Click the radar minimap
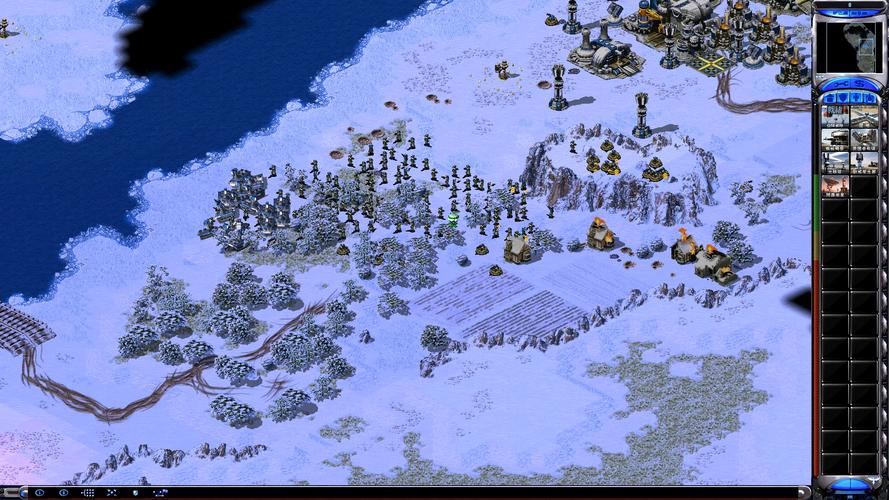 [848, 46]
